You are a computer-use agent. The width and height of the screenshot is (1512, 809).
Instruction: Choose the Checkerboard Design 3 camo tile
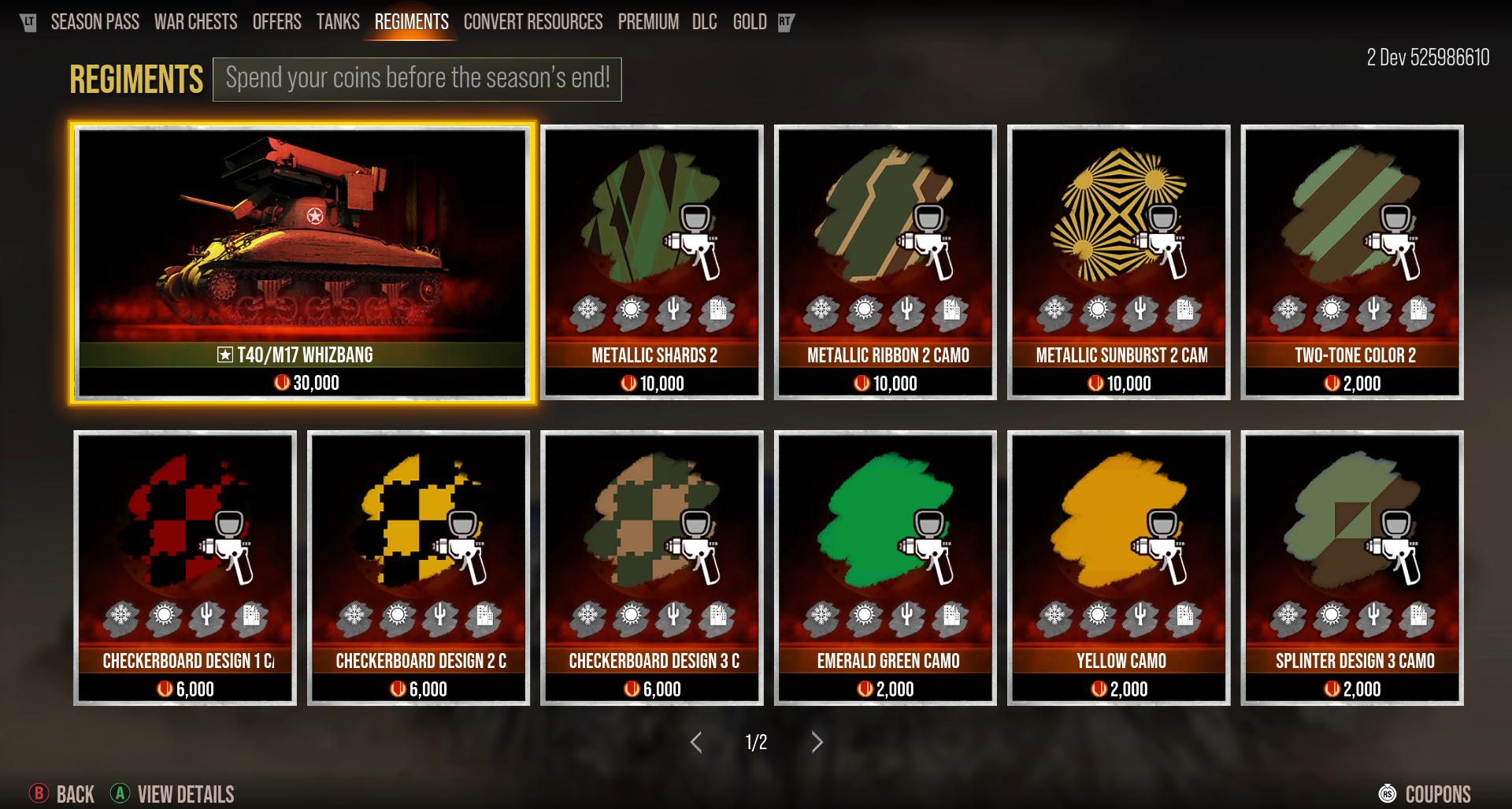(x=652, y=567)
